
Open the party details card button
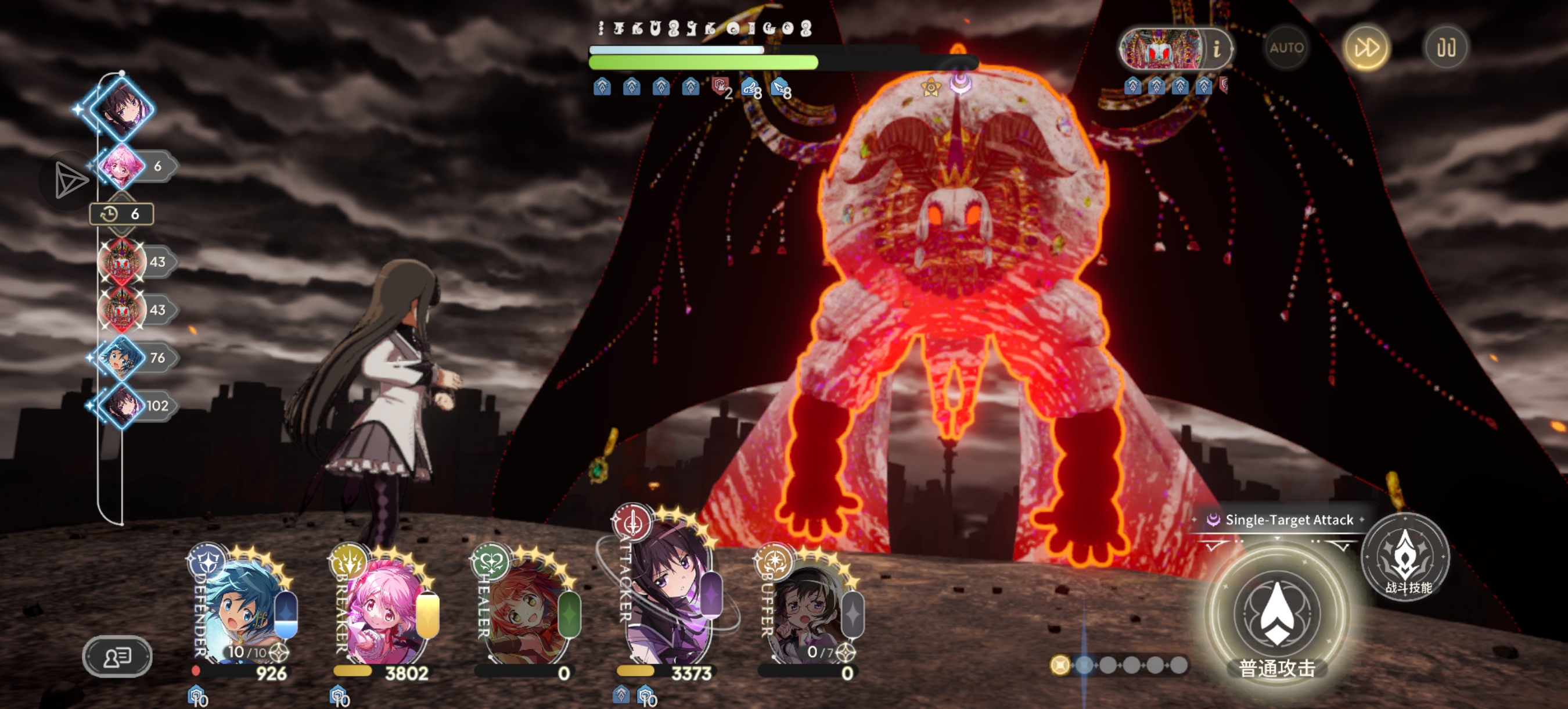pos(117,657)
